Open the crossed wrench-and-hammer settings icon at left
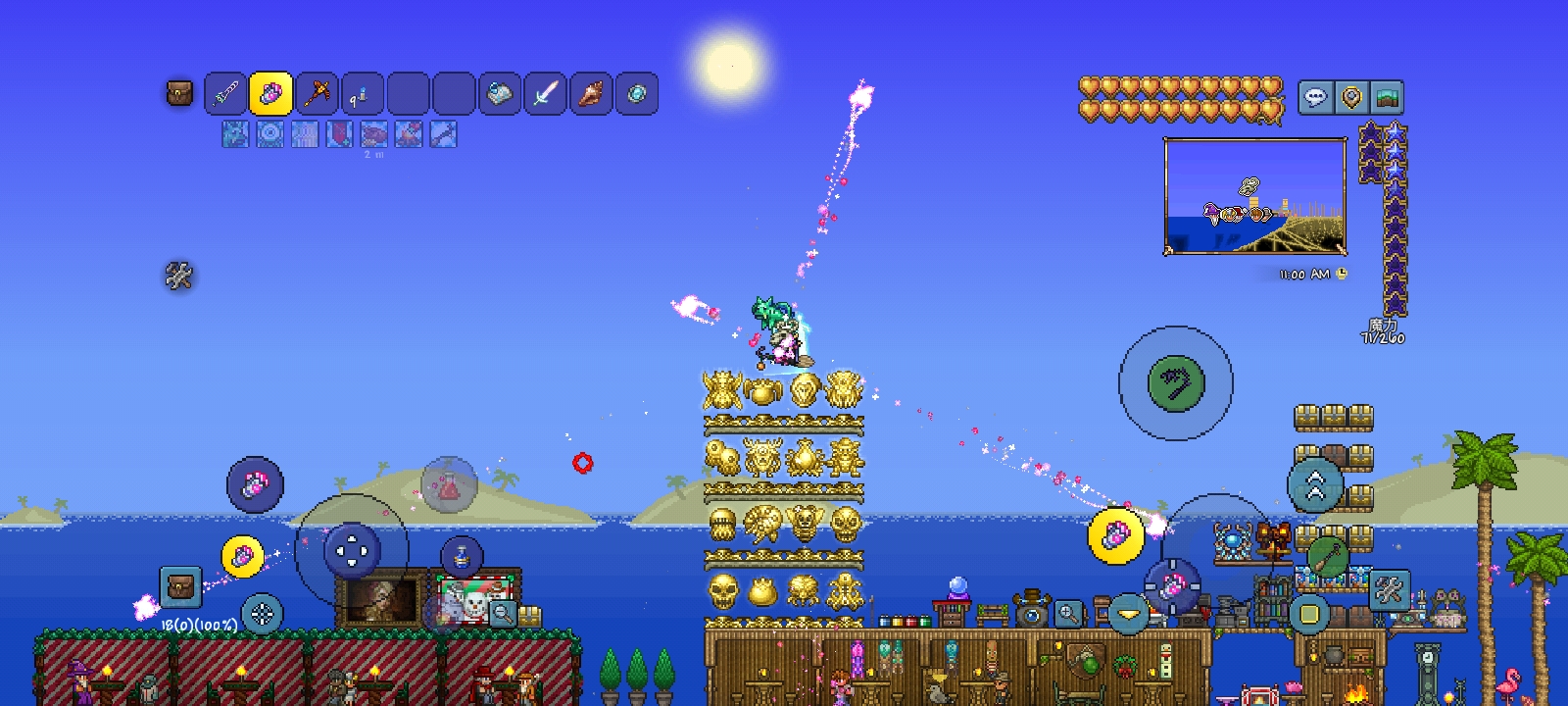Image resolution: width=1568 pixels, height=706 pixels. click(x=178, y=276)
